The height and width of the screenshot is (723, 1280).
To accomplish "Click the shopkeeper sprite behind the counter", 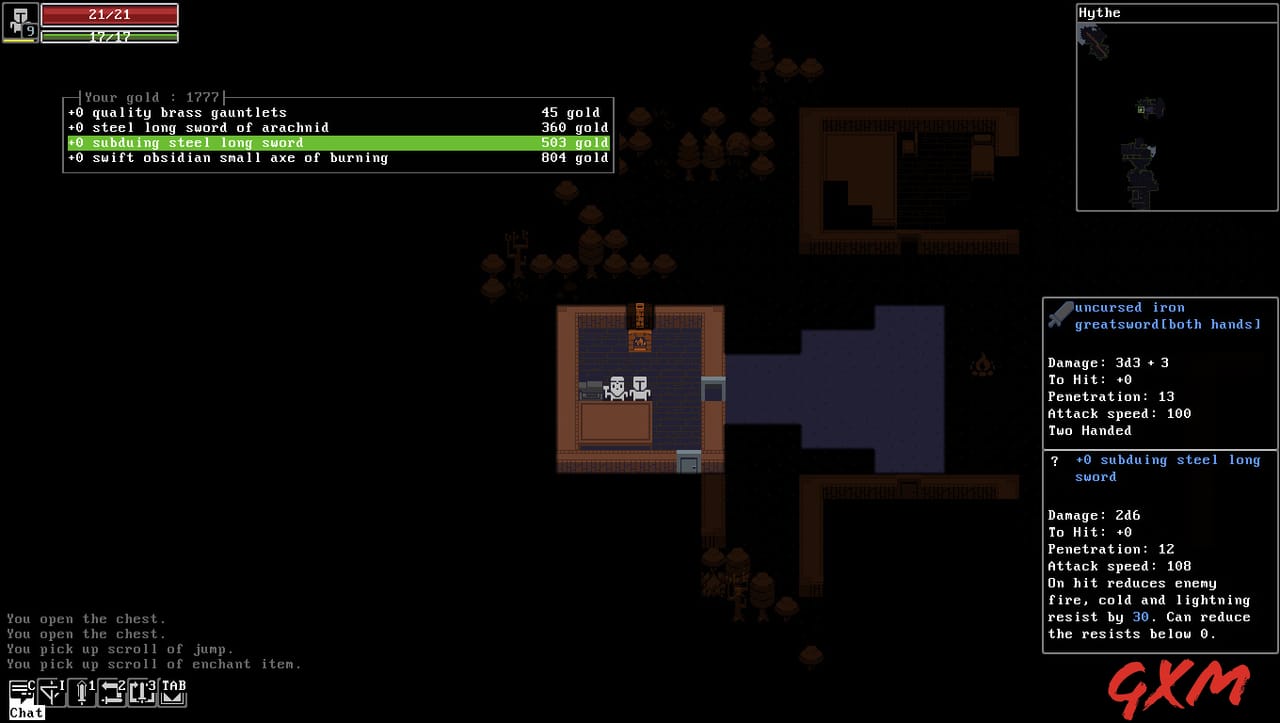I will 619,385.
